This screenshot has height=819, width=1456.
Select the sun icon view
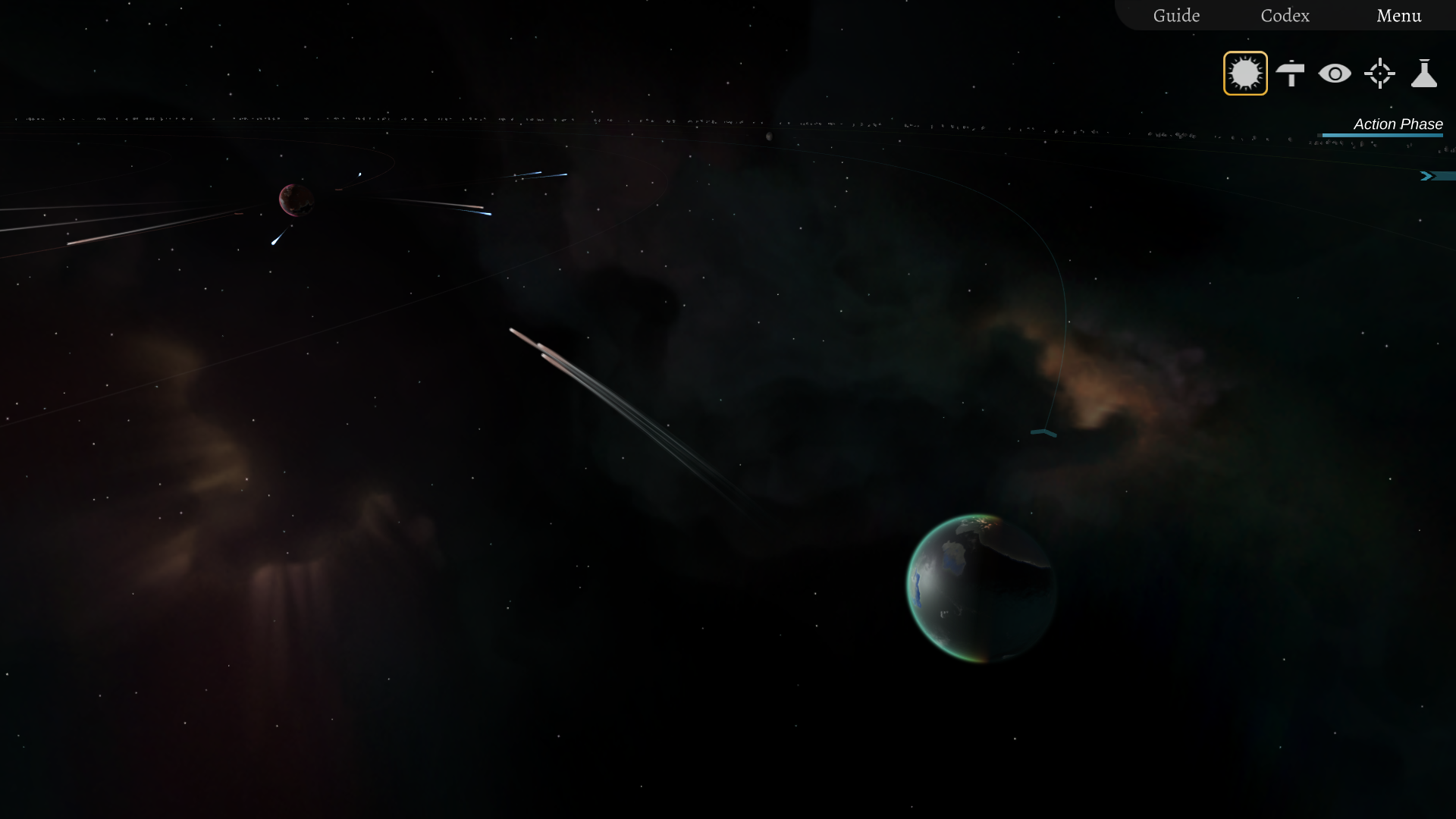pos(1245,74)
